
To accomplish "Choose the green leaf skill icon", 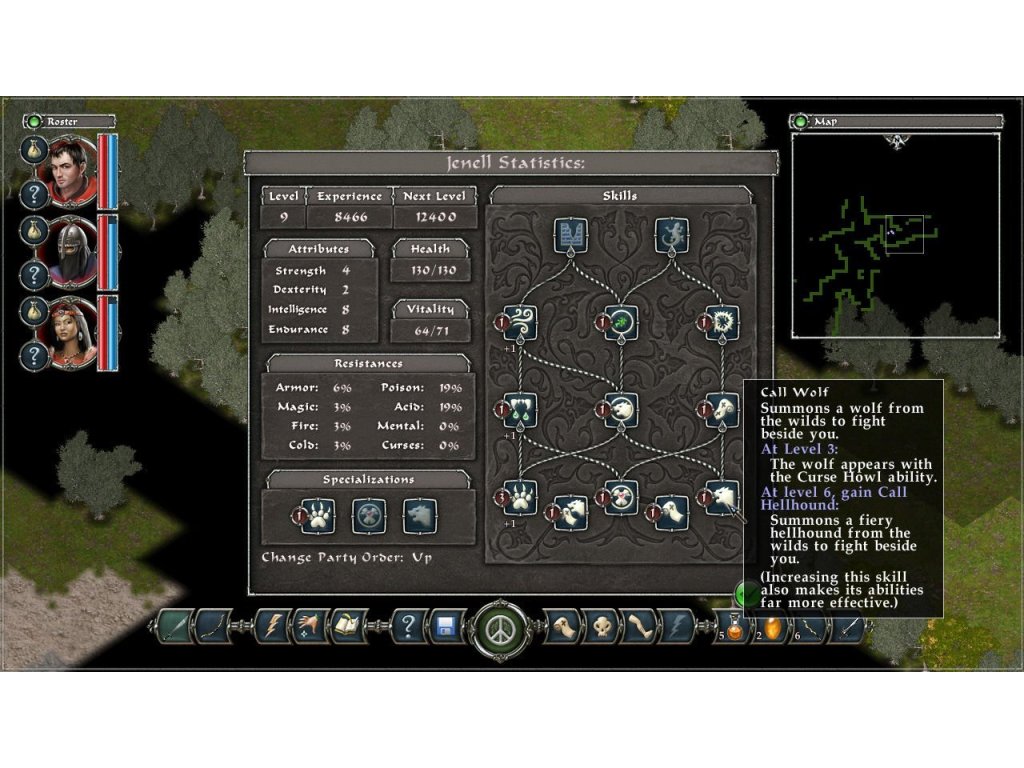I will click(621, 322).
